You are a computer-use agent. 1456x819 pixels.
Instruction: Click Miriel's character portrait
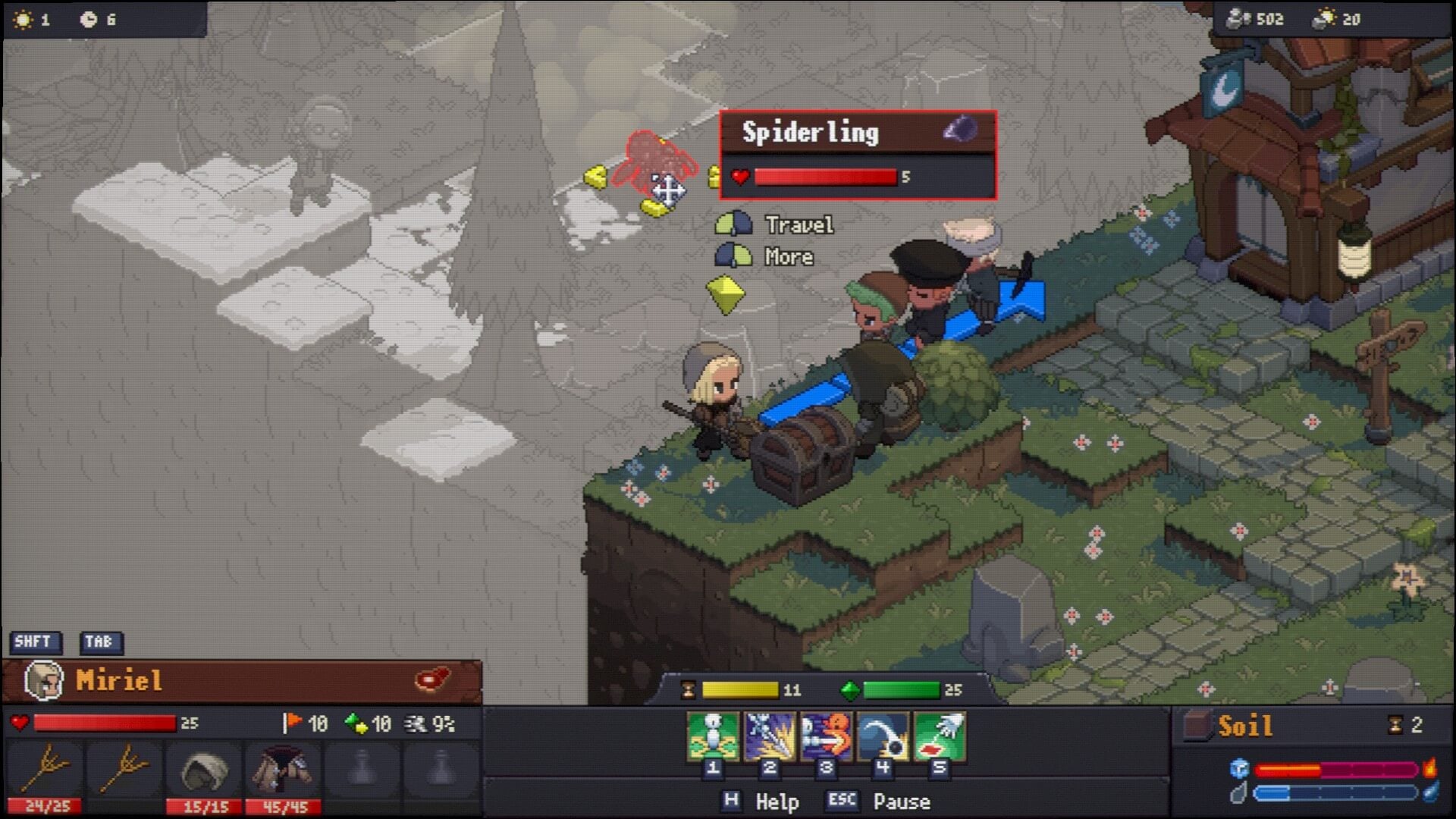pyautogui.click(x=44, y=680)
